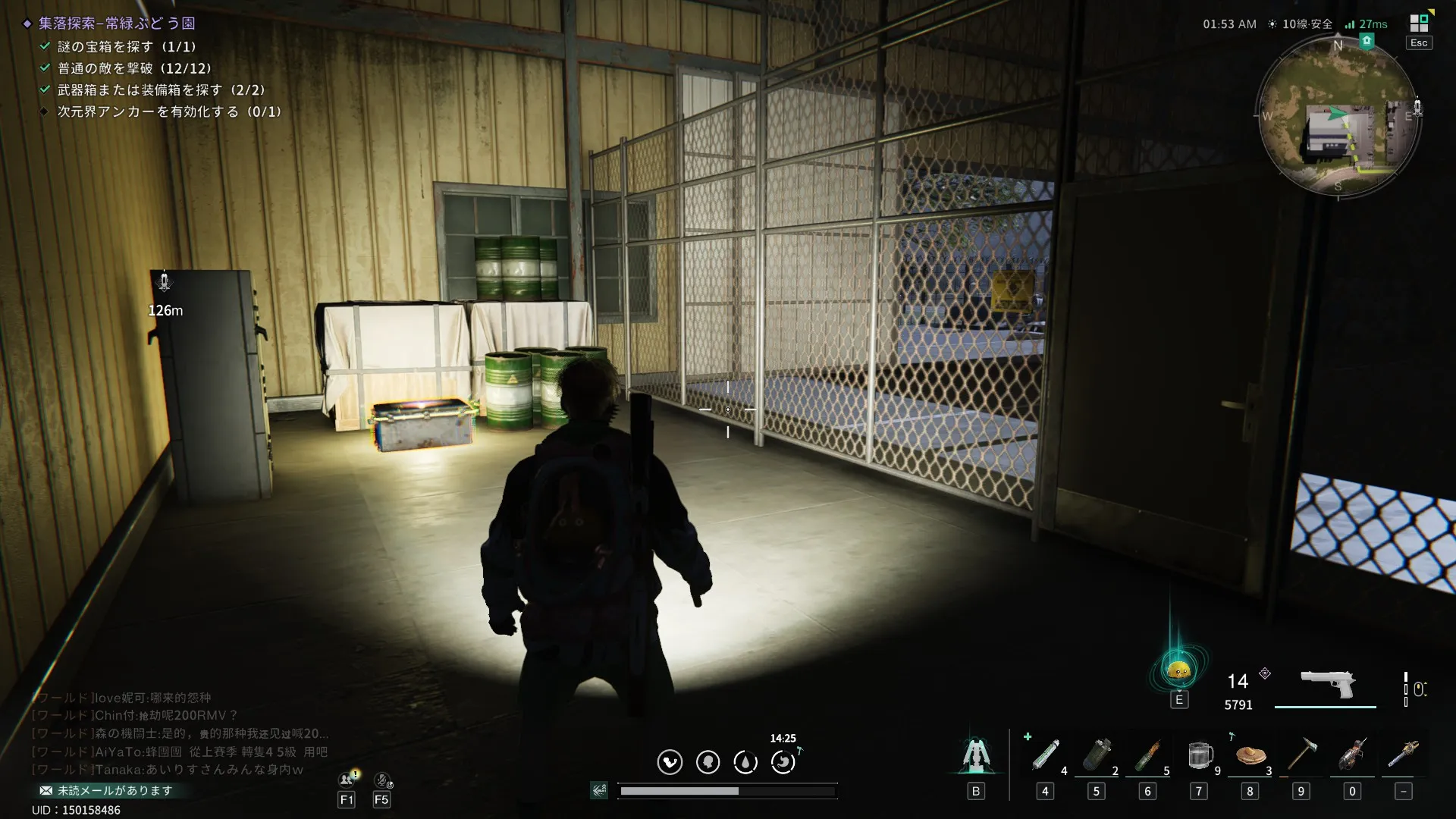Screen dimensions: 1456x819
Task: Open the team/friends icon
Action: click(x=347, y=780)
